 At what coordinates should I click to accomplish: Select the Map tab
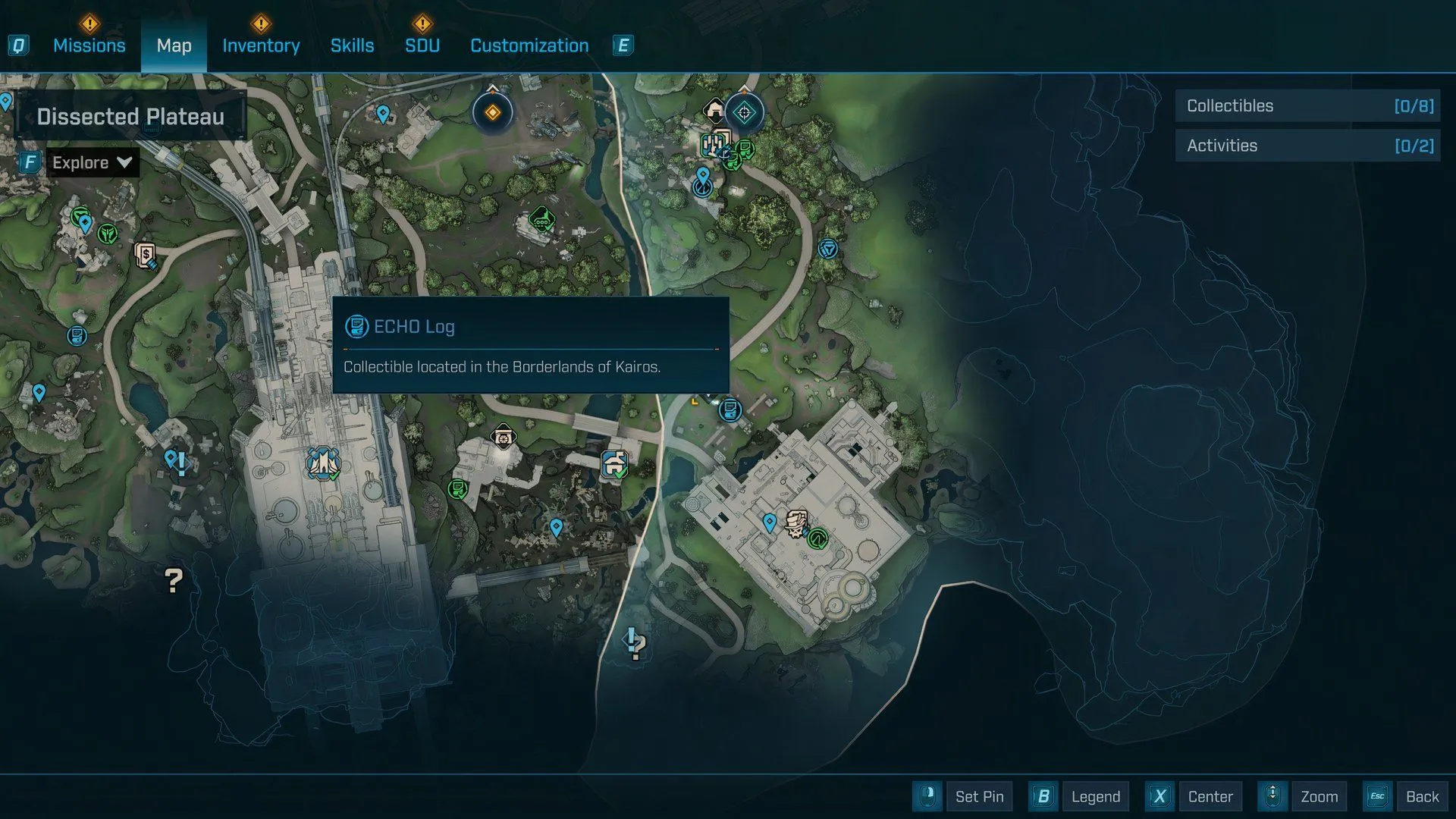tap(174, 45)
